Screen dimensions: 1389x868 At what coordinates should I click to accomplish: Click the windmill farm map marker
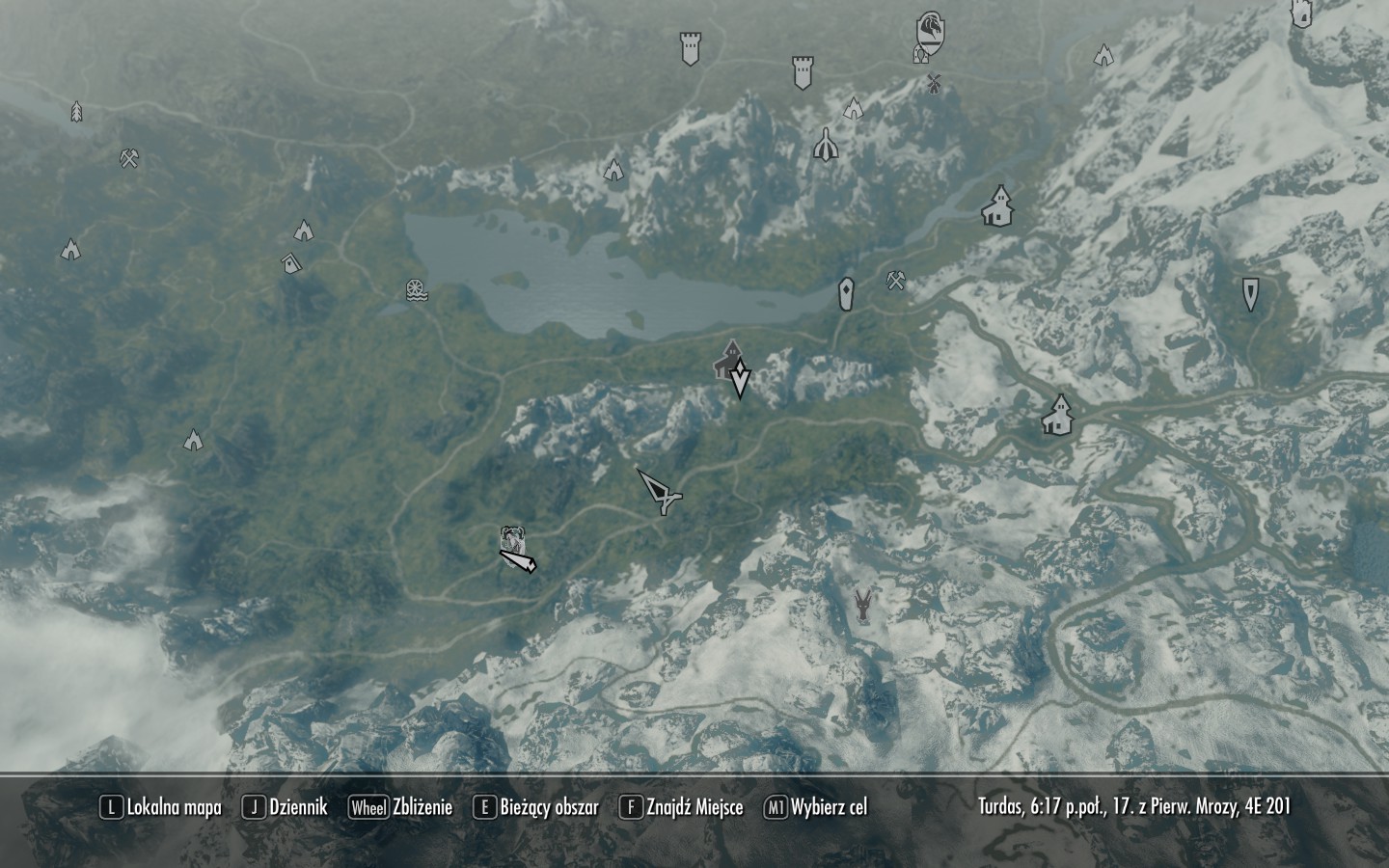933,83
